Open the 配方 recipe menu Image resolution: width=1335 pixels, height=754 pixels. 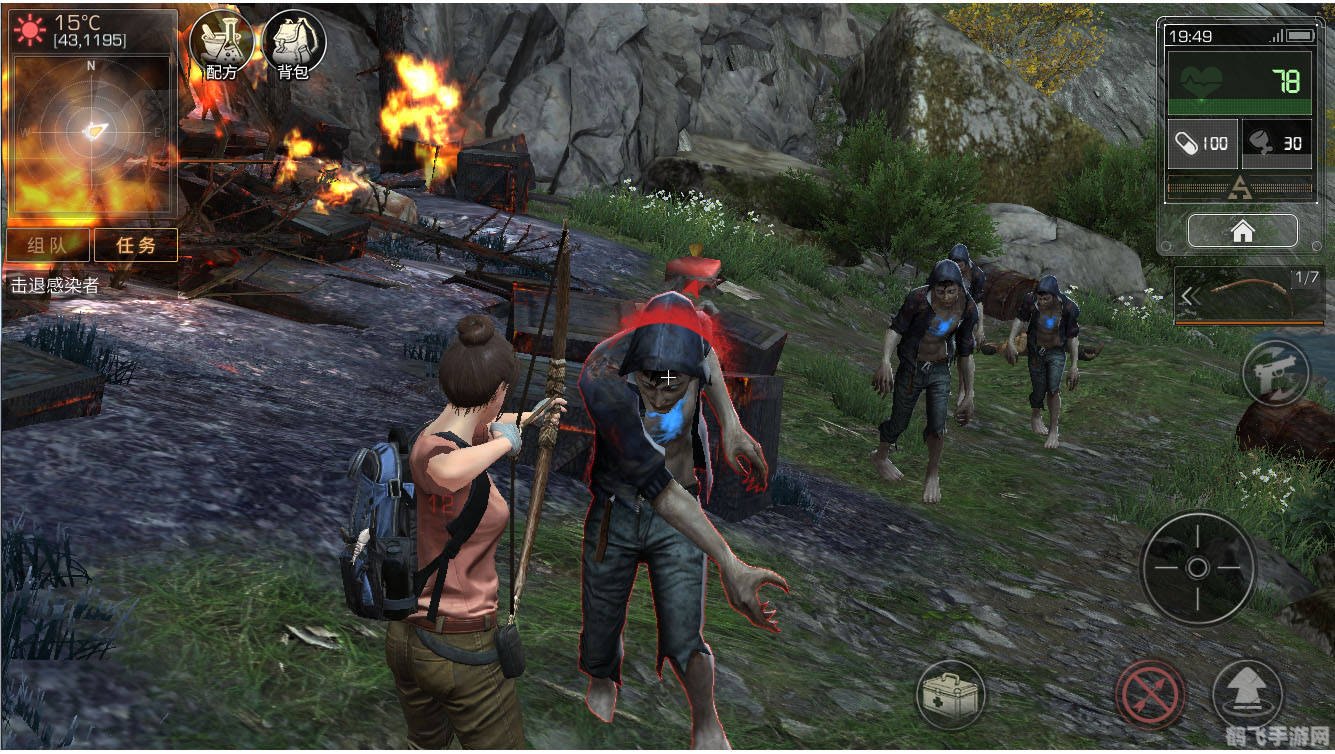[x=220, y=42]
